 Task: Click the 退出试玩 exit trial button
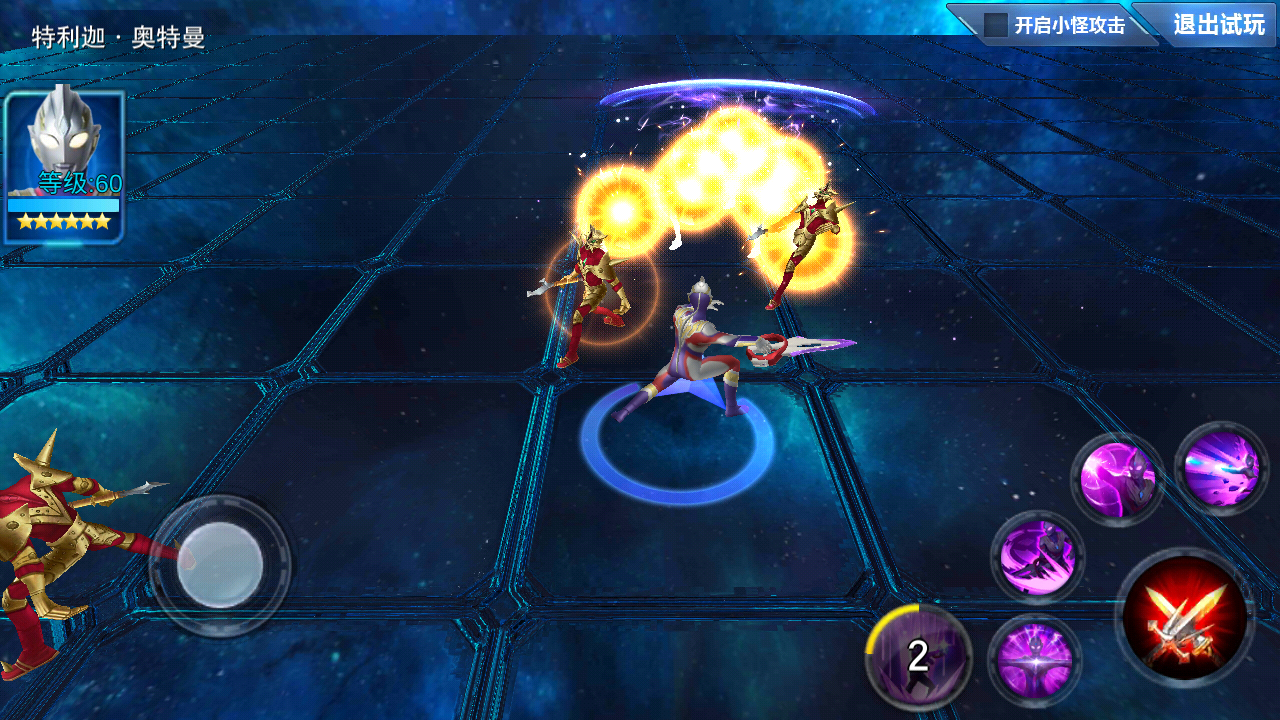[1218, 25]
